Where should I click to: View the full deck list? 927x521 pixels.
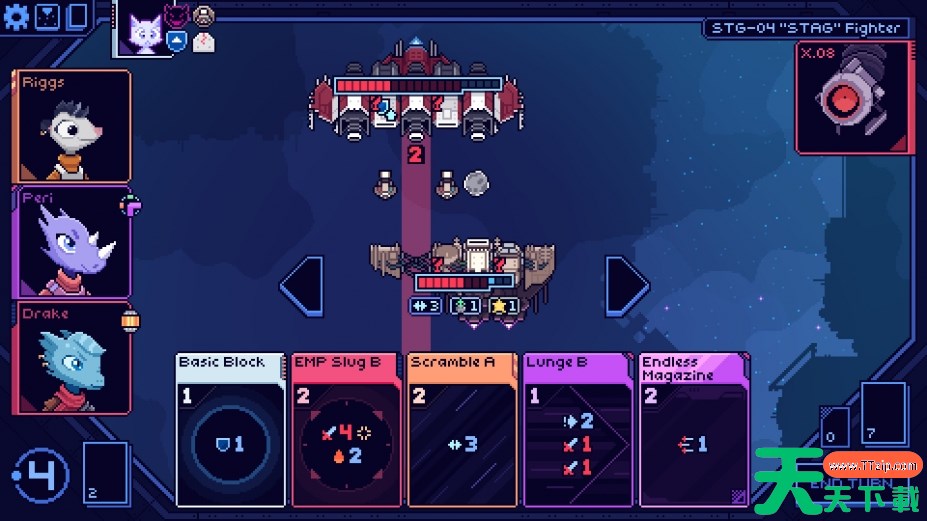click(x=76, y=15)
